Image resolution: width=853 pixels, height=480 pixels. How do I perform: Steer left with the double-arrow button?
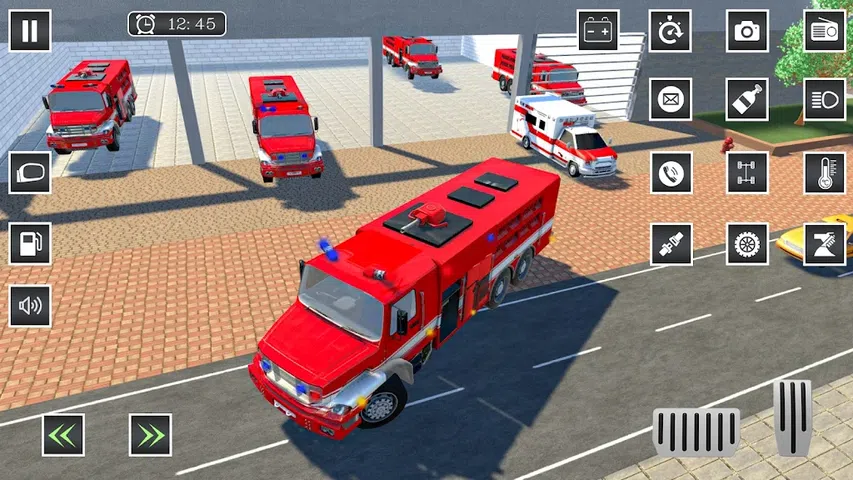pos(63,435)
